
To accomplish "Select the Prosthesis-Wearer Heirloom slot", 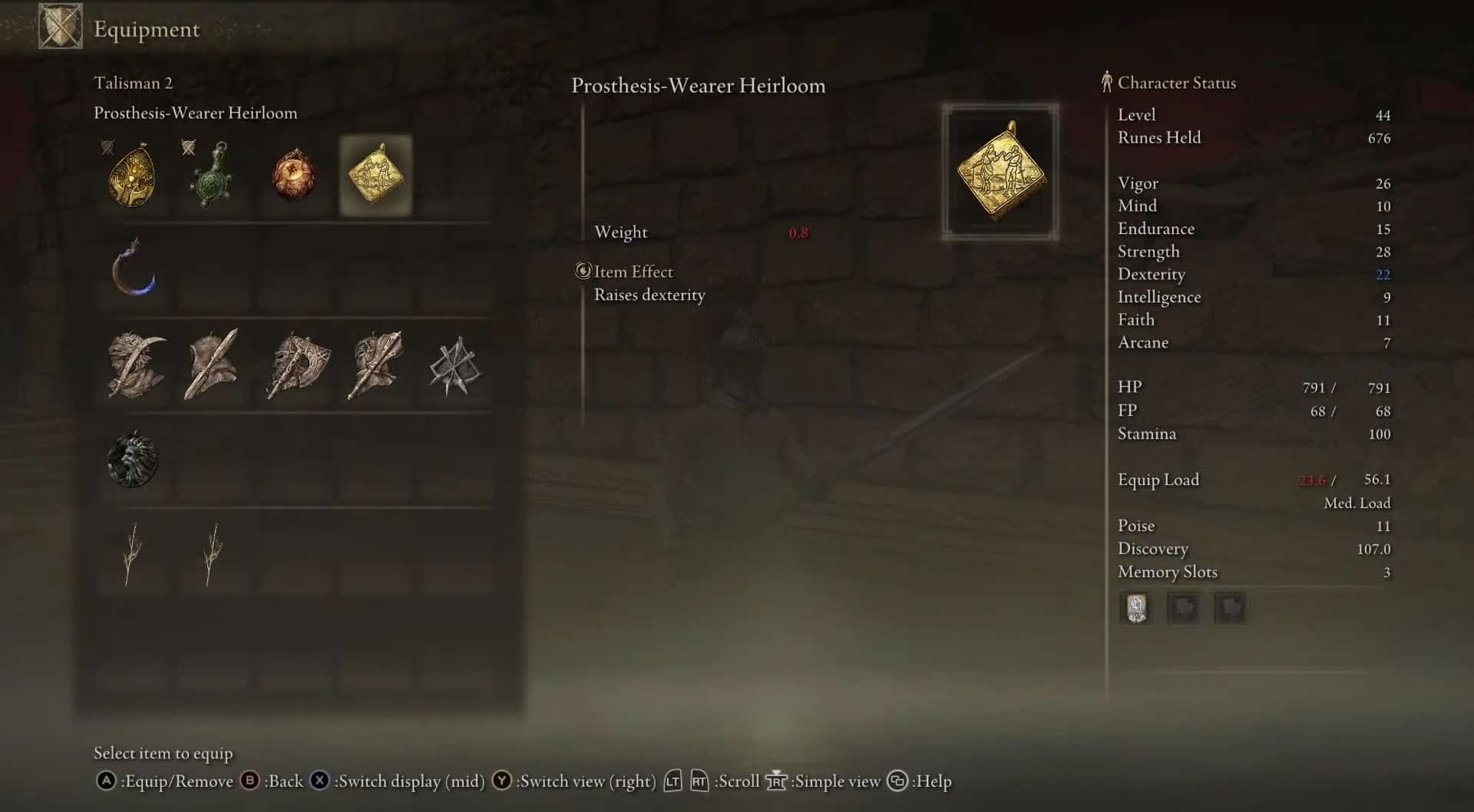I will [x=375, y=176].
